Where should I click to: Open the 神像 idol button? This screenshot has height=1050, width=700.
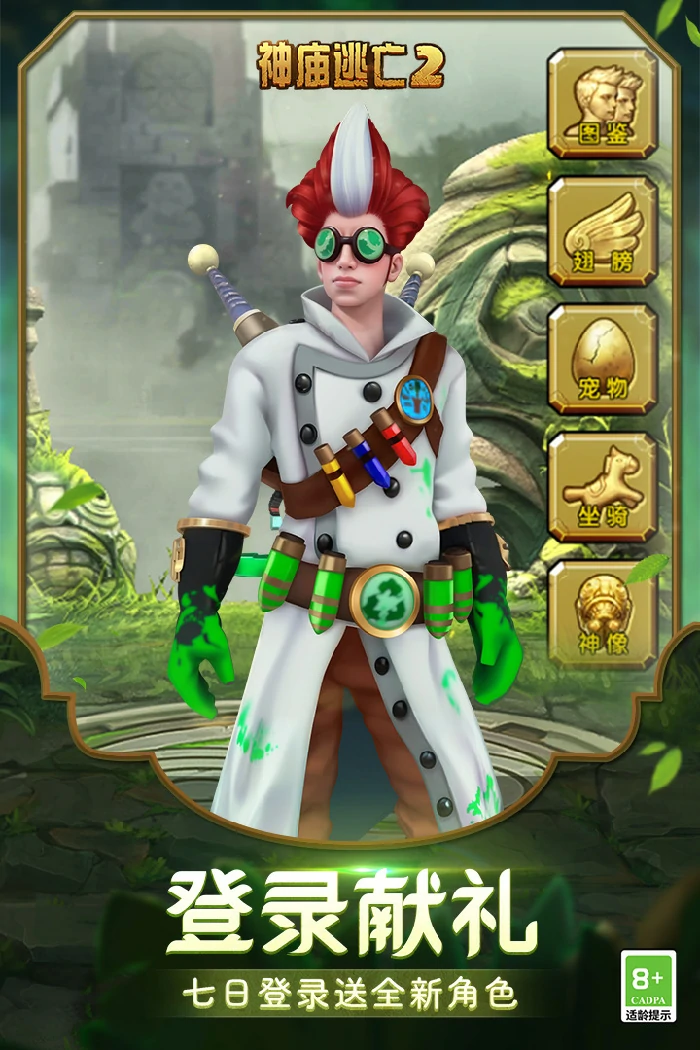(x=602, y=614)
